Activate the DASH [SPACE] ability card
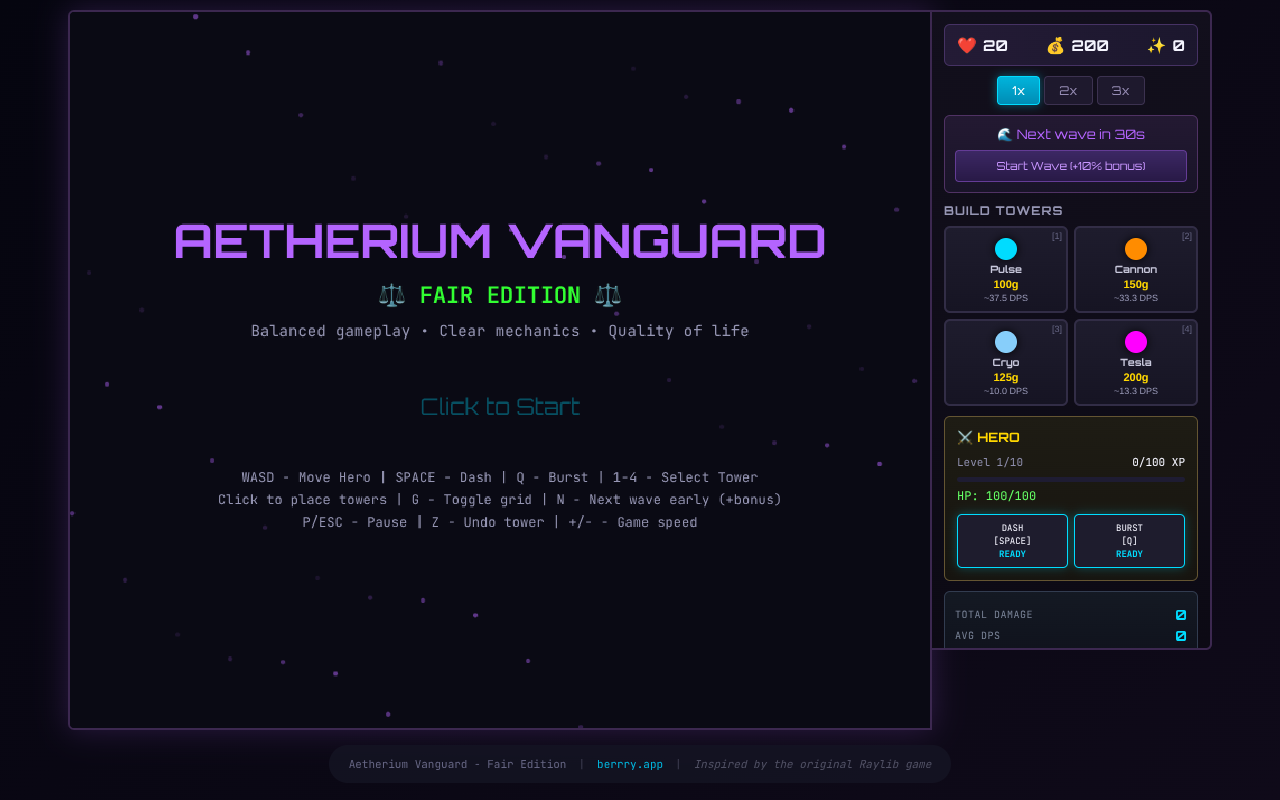The height and width of the screenshot is (800, 1280). point(1012,540)
